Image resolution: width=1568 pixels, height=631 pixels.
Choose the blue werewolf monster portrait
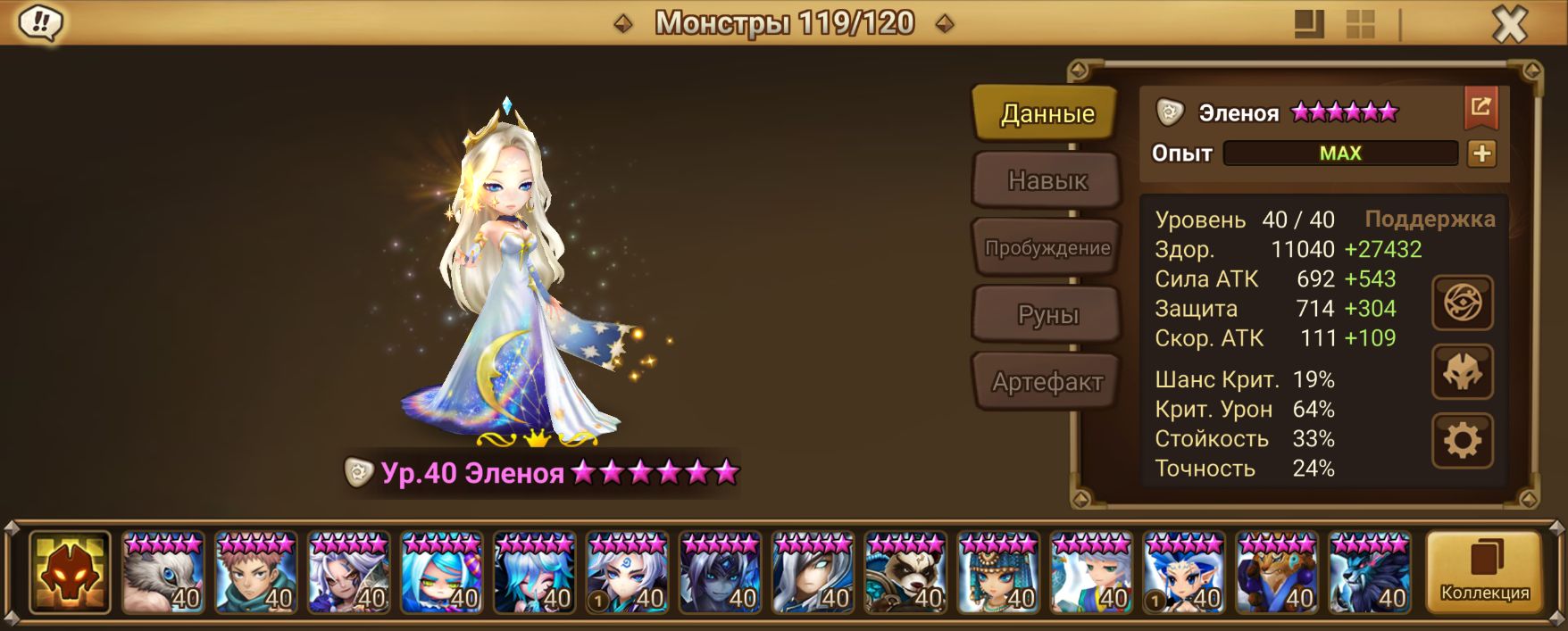point(1369,573)
